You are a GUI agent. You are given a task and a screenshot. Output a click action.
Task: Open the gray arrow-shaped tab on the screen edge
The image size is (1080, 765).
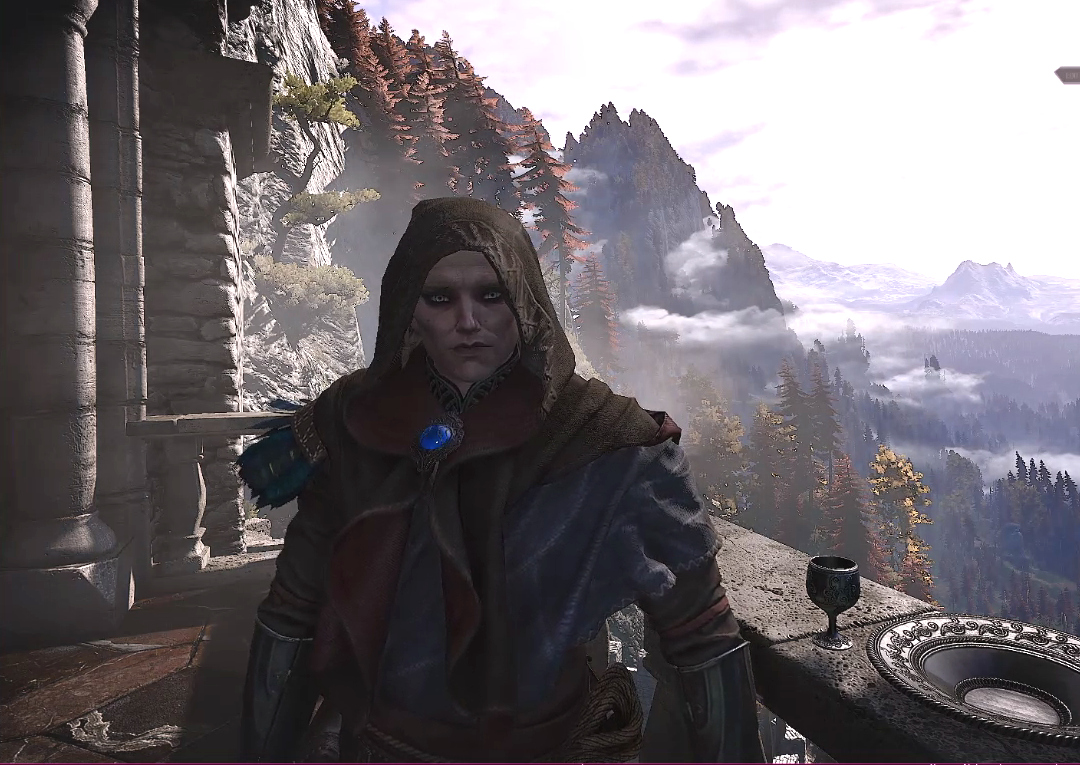tap(1068, 75)
